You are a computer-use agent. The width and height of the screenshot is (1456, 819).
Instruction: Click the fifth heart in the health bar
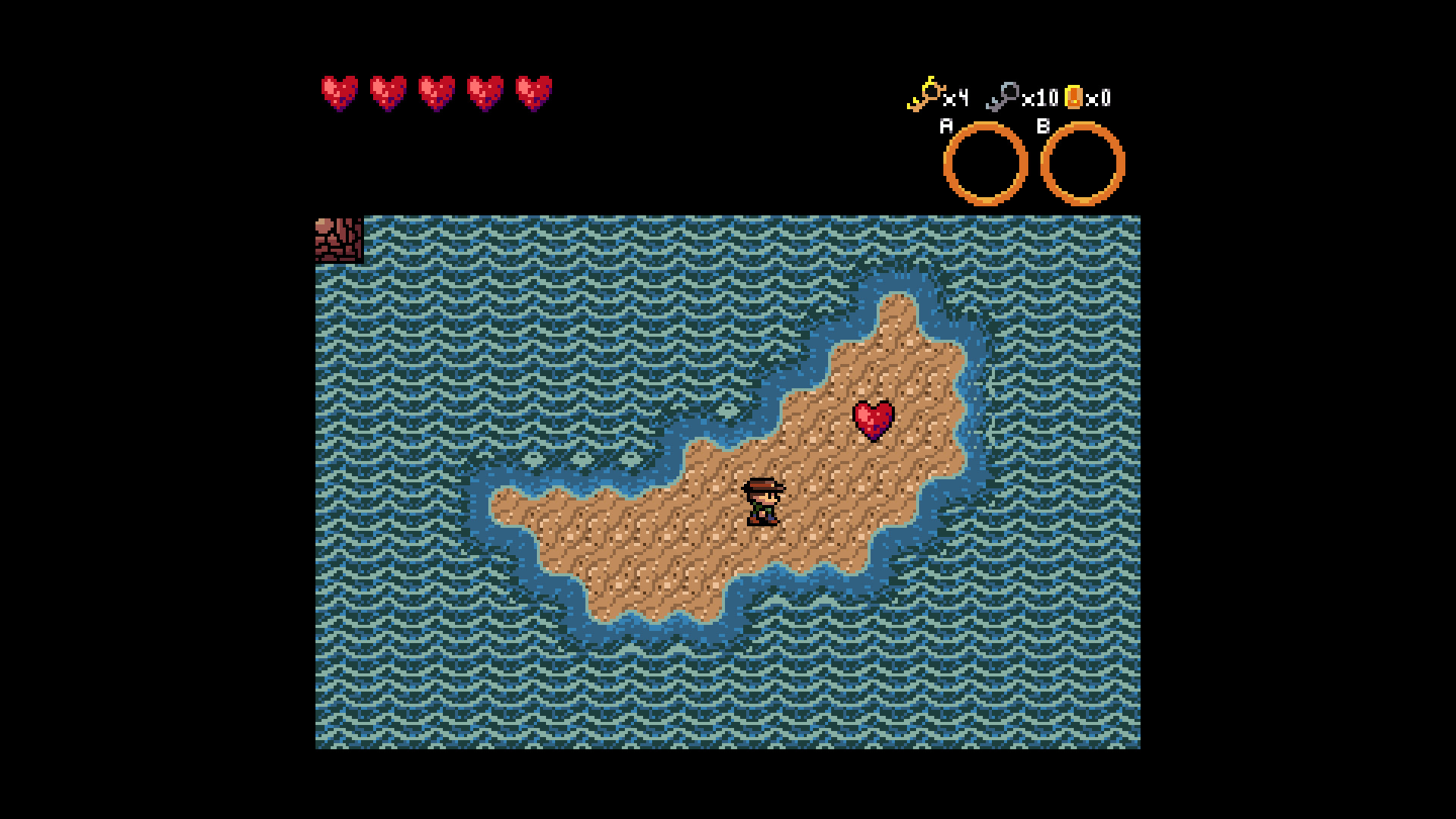click(532, 93)
